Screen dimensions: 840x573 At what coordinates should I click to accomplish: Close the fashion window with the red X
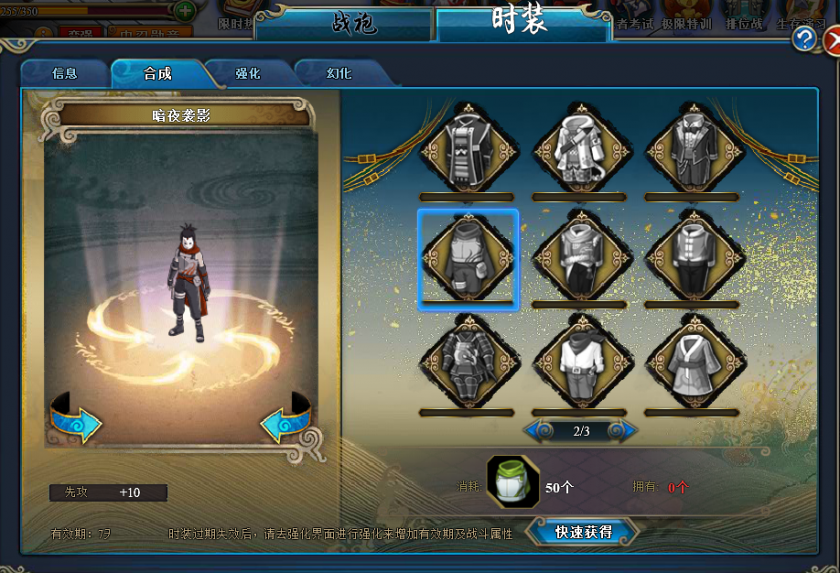(831, 40)
